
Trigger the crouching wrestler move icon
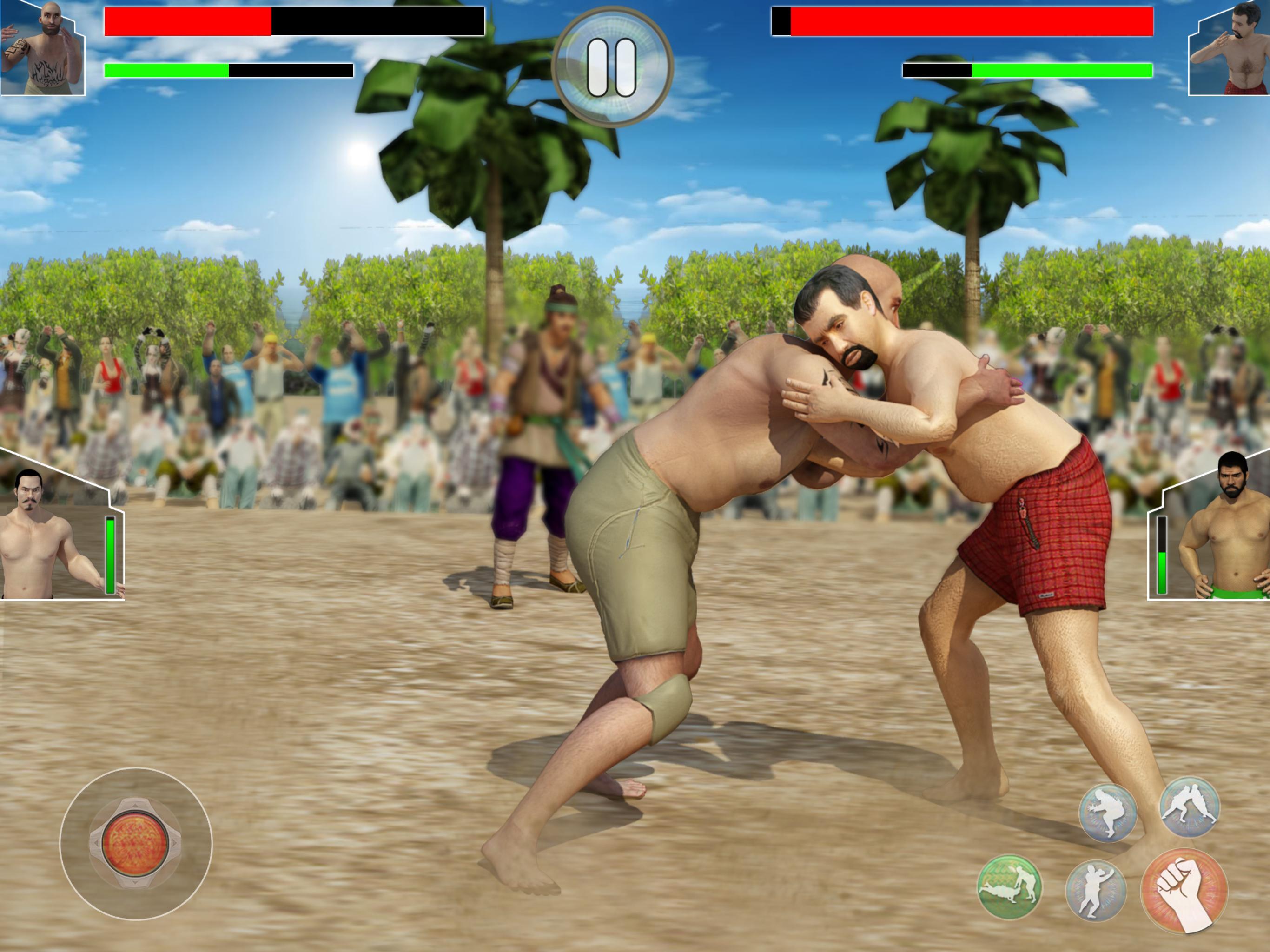(1107, 813)
